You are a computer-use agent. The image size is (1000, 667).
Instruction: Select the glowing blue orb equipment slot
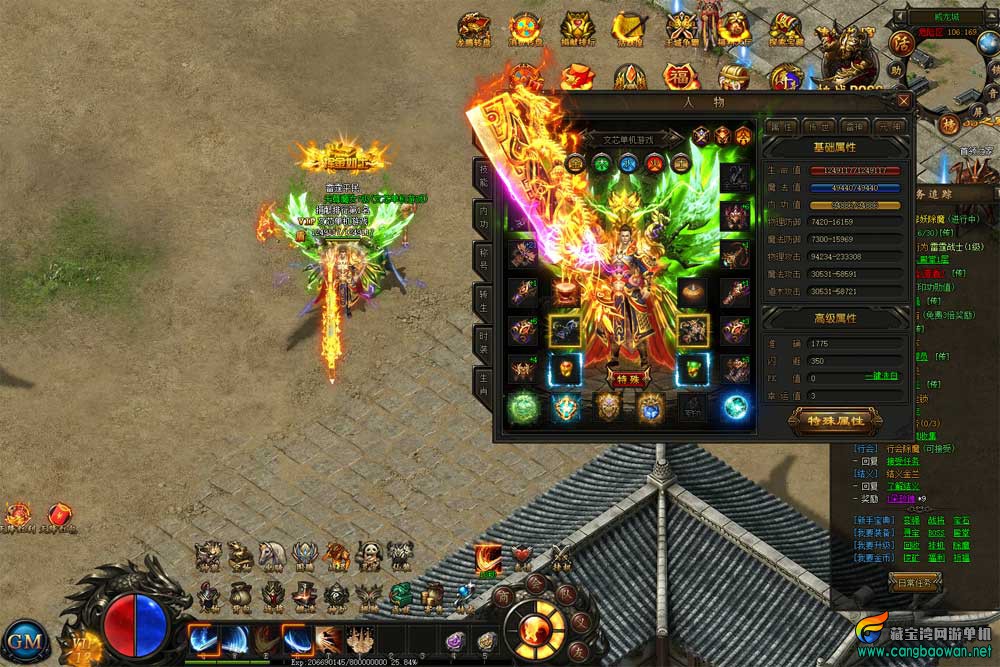tap(736, 407)
